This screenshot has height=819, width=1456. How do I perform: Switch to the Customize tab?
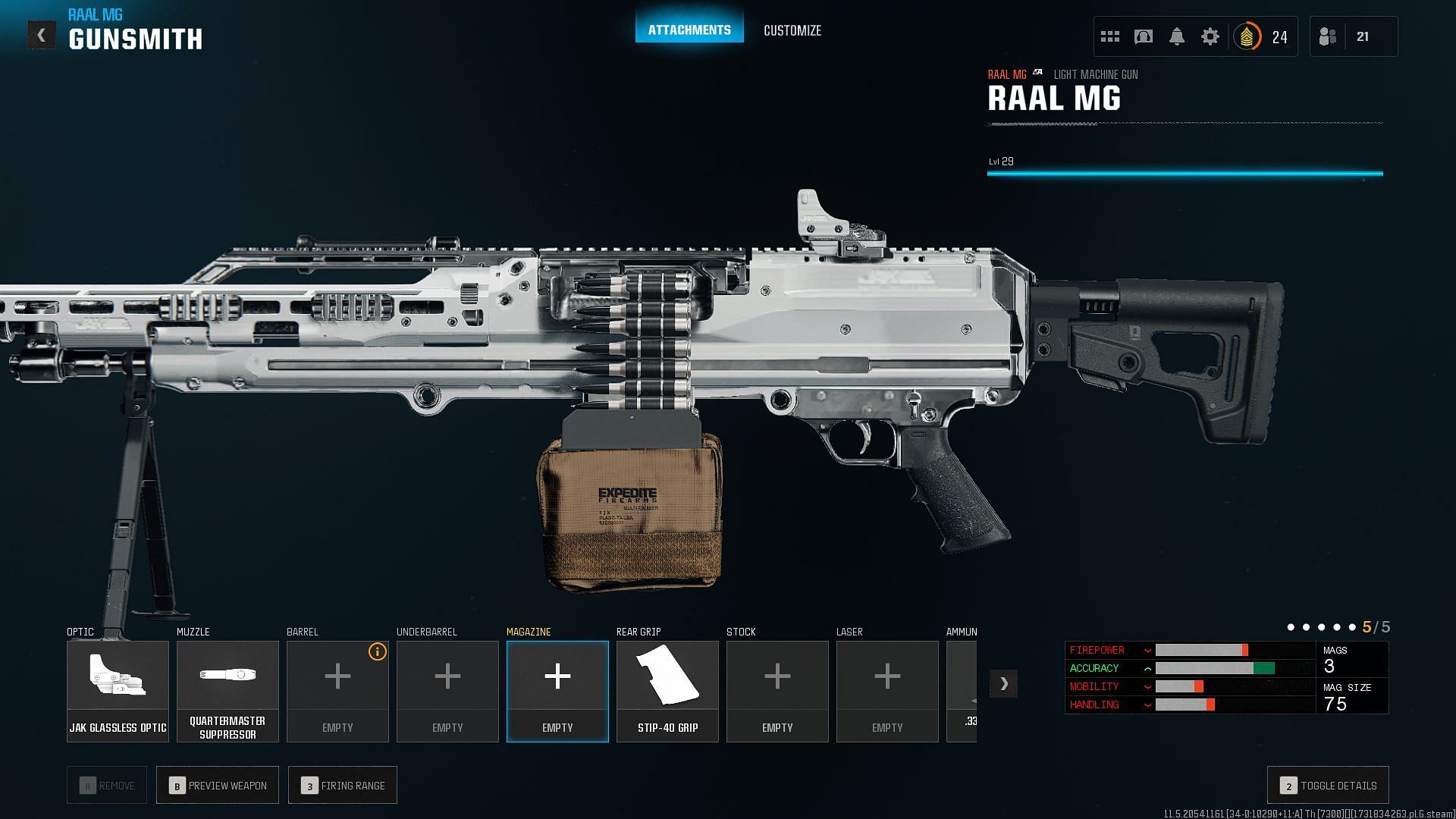pyautogui.click(x=792, y=30)
